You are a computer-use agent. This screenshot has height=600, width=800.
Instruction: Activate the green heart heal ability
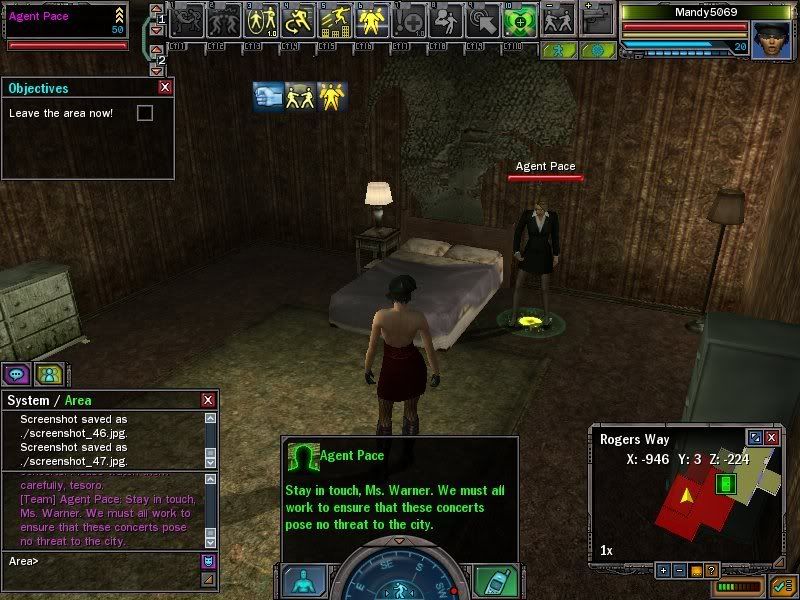coord(517,19)
